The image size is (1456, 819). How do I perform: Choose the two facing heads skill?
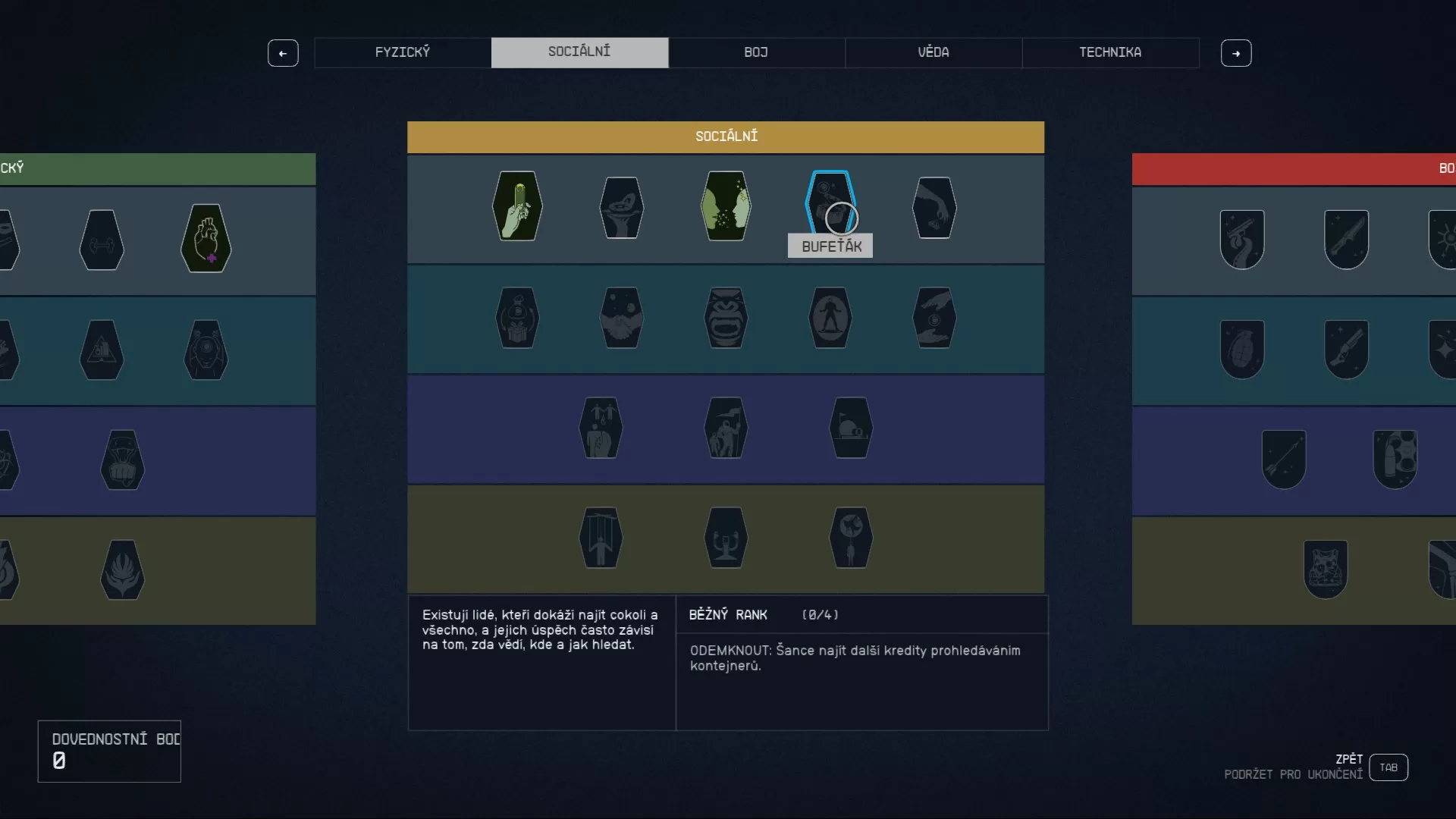726,206
